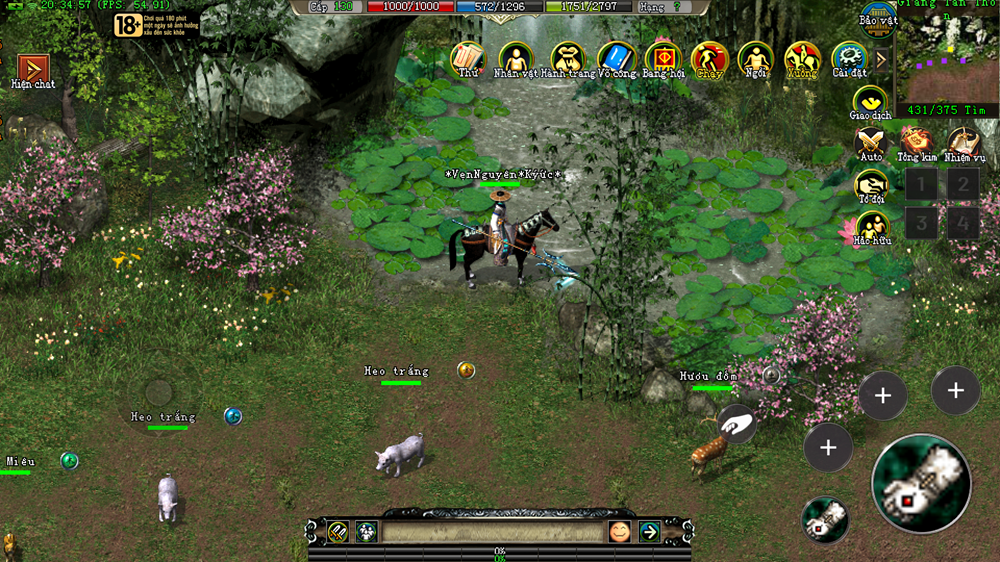Open the minimap
The image size is (1000, 562).
947,56
